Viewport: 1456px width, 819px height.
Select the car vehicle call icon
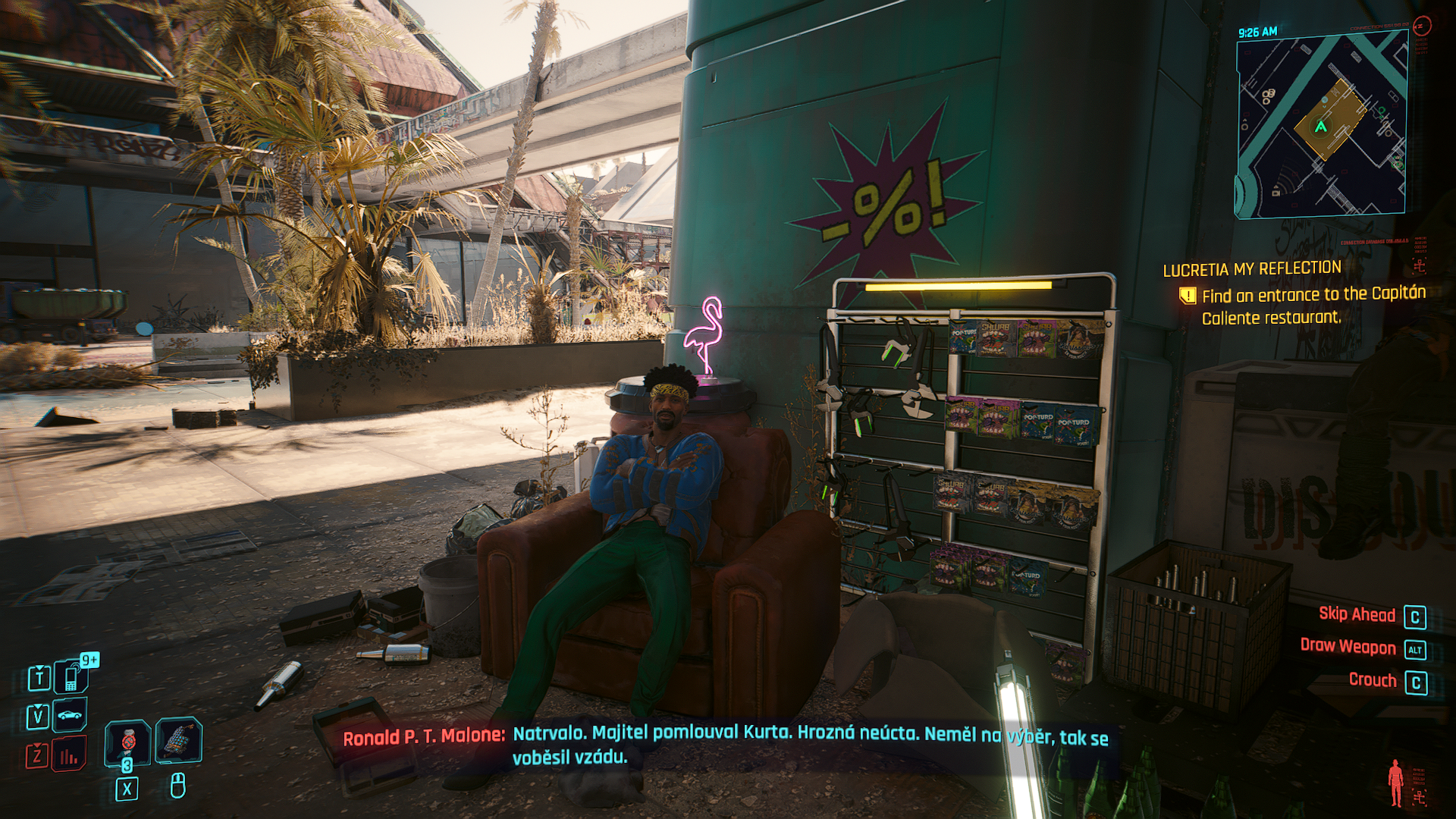click(x=70, y=715)
